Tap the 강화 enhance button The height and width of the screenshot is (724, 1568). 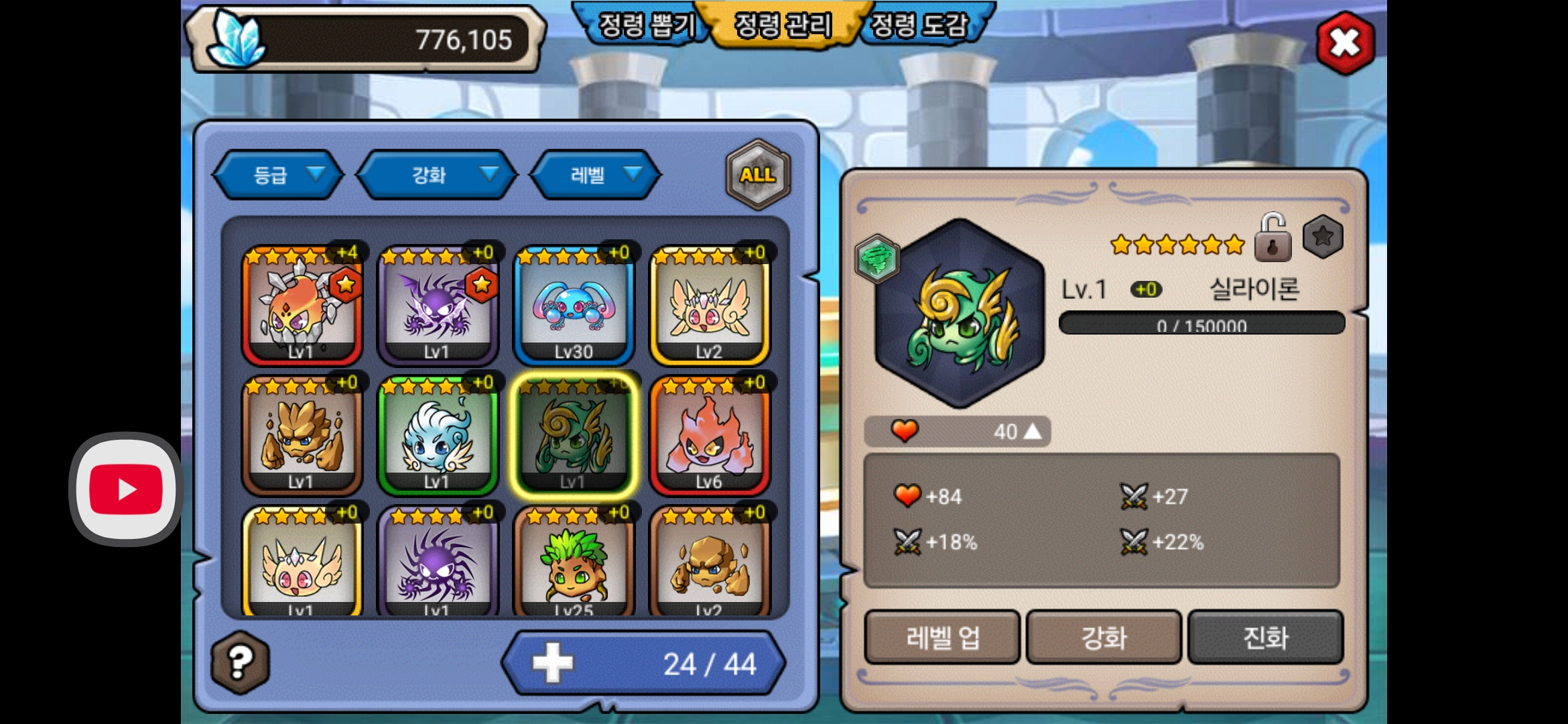click(1104, 637)
